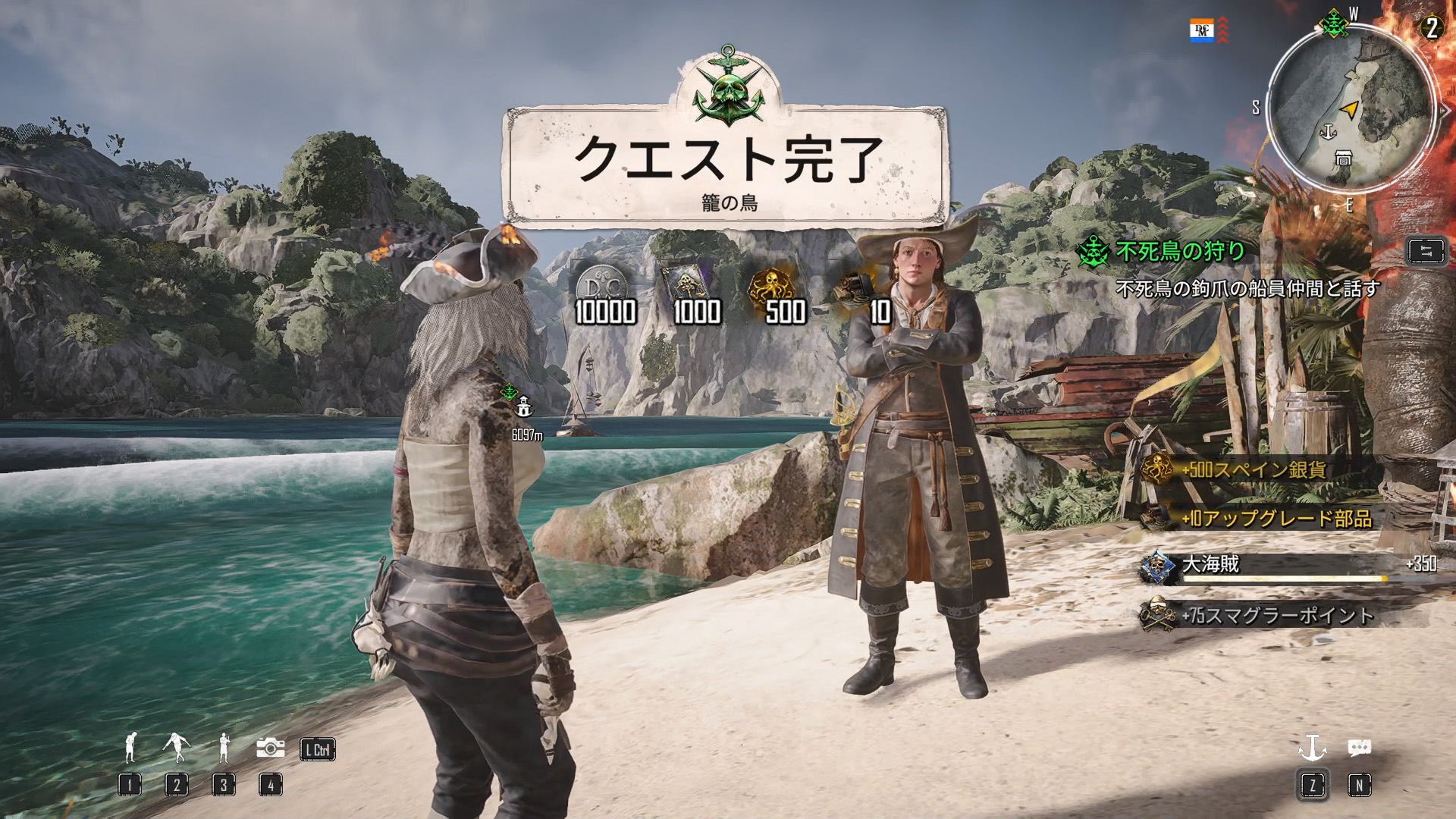
Task: Open the chat speech bubble icon
Action: pos(1358,748)
